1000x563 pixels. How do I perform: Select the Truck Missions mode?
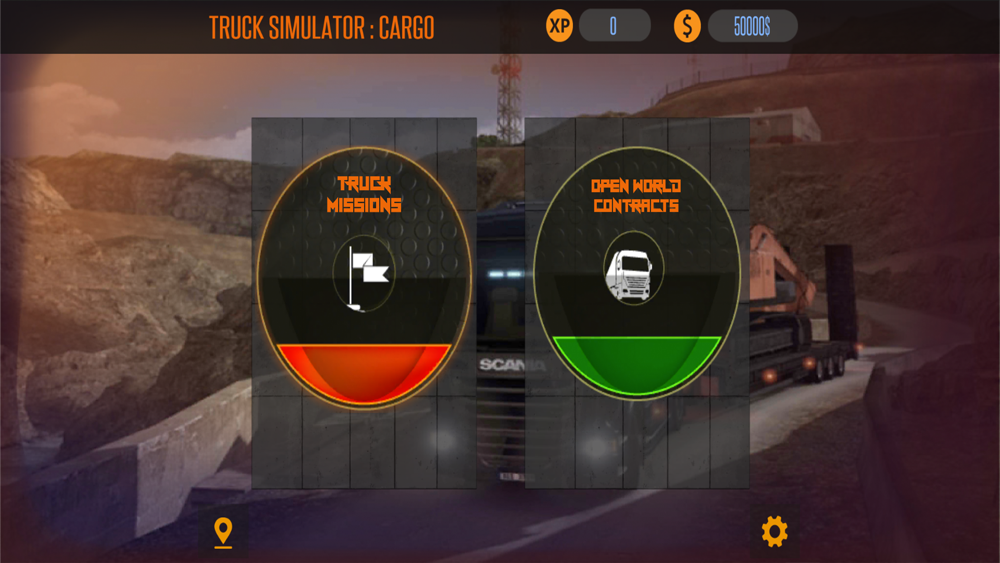point(363,277)
